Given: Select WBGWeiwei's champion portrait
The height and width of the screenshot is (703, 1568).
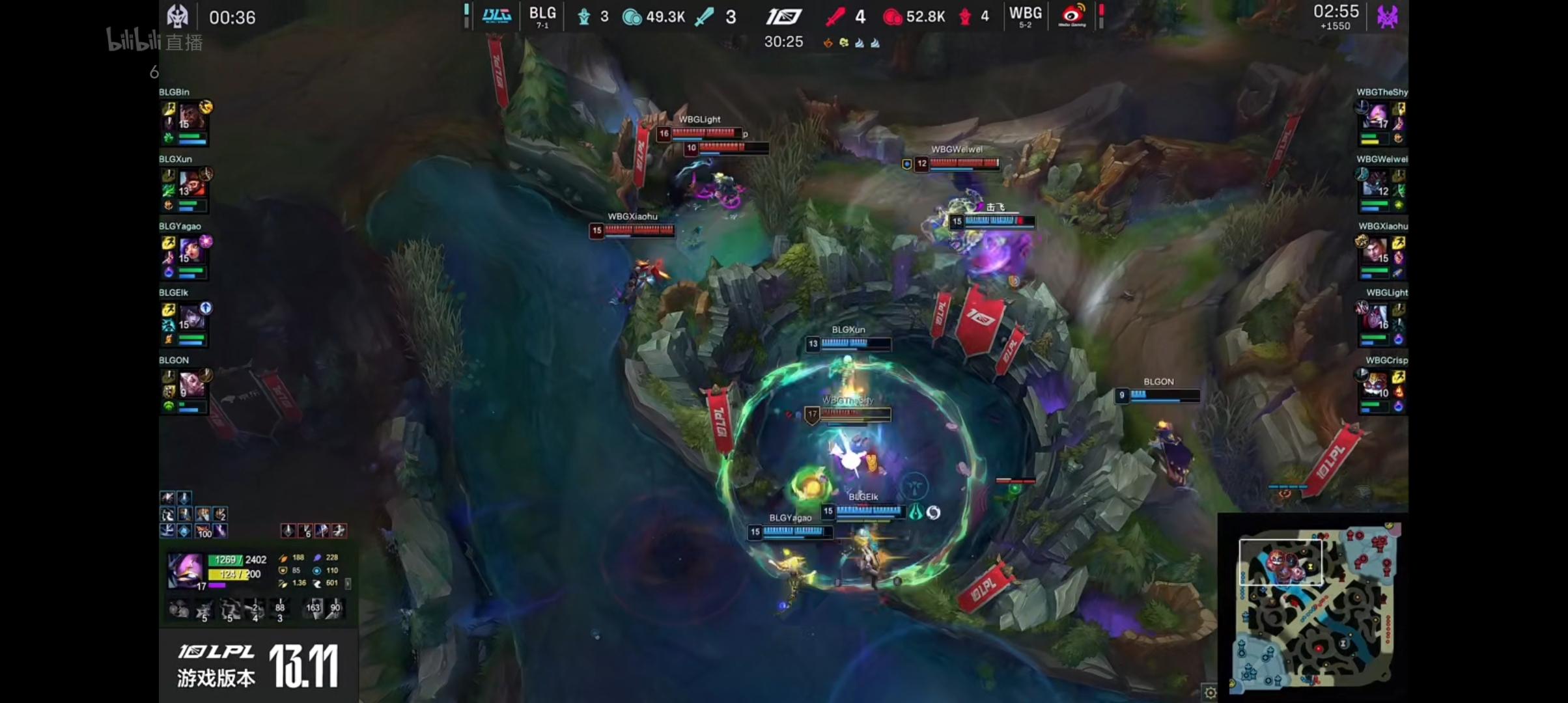Looking at the screenshot, I should coord(1379,184).
